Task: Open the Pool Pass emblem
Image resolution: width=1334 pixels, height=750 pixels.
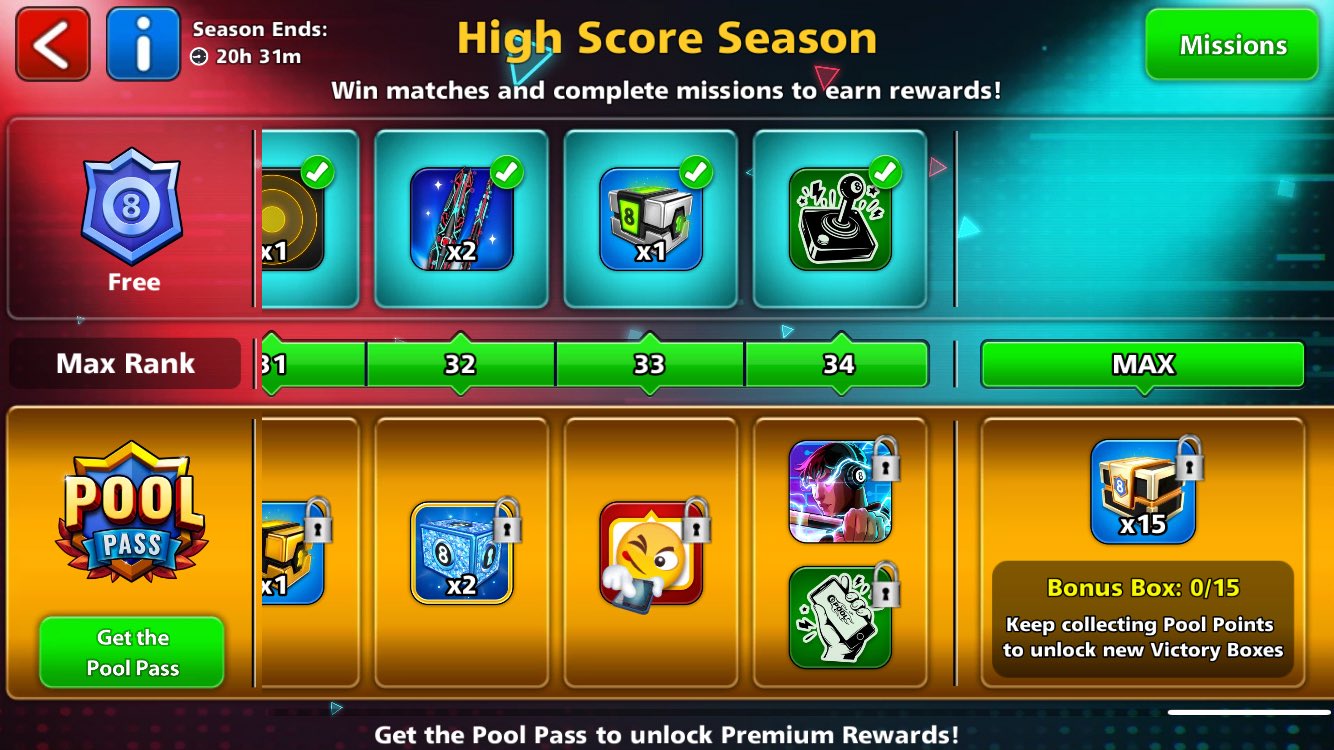Action: coord(130,510)
